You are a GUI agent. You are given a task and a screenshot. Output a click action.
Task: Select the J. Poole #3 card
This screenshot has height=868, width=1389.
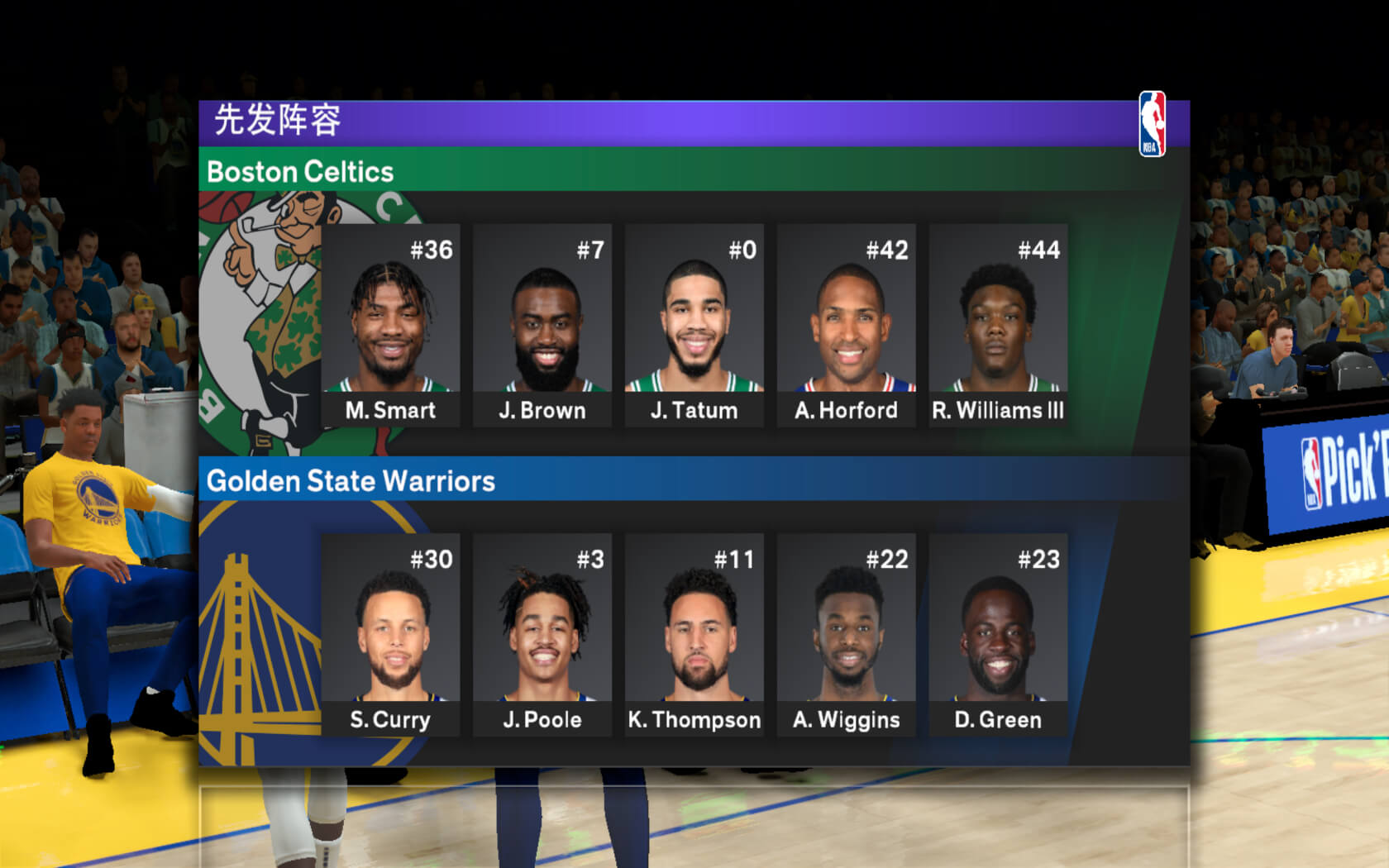542,634
